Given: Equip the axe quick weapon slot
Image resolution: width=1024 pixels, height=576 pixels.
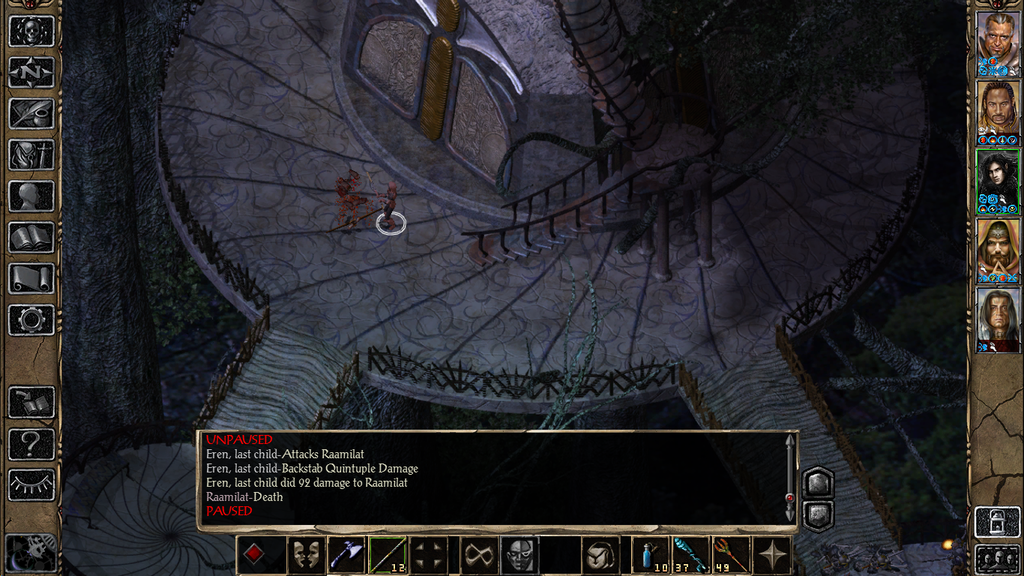Looking at the screenshot, I should [x=346, y=555].
